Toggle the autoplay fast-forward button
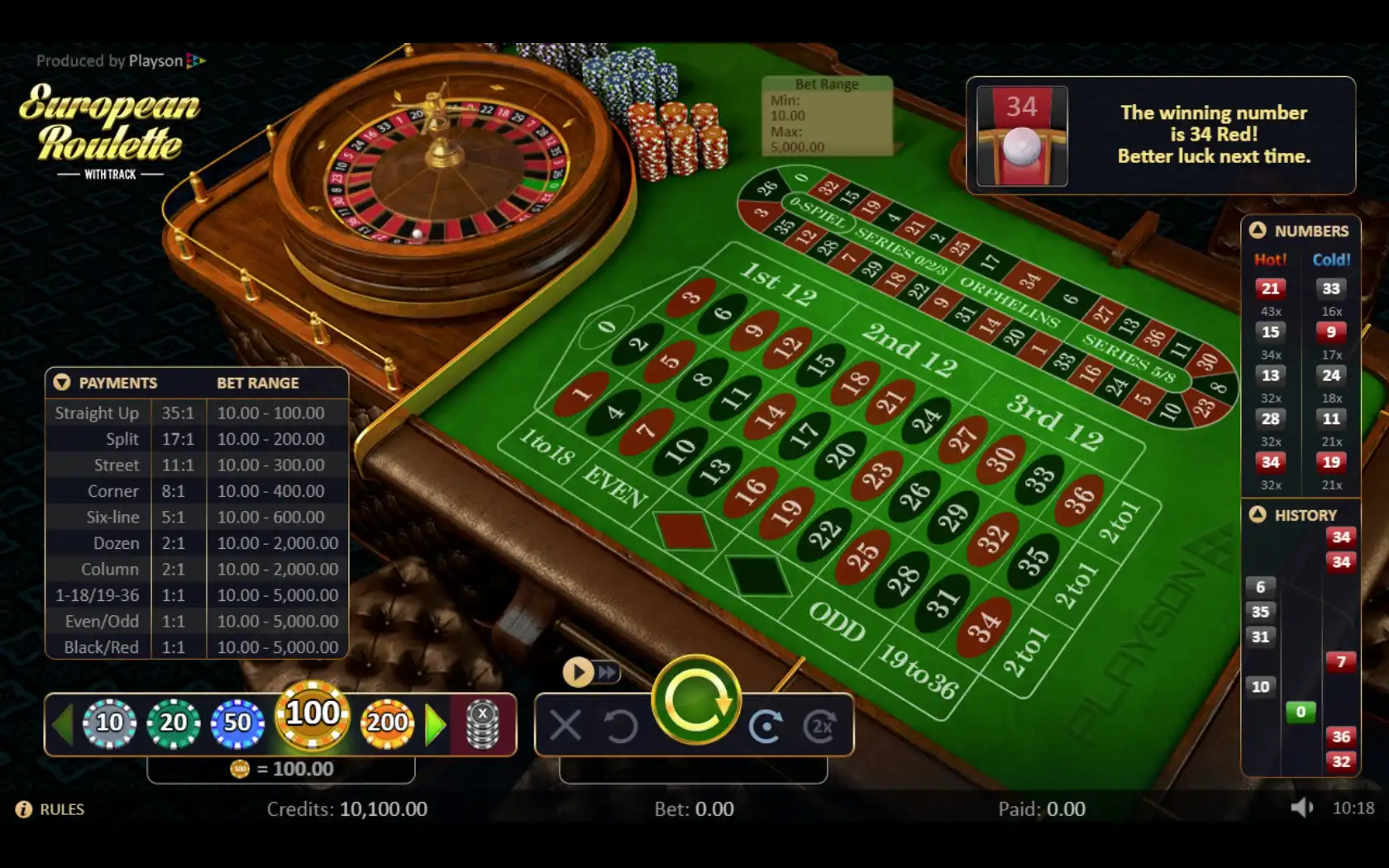 (591, 672)
